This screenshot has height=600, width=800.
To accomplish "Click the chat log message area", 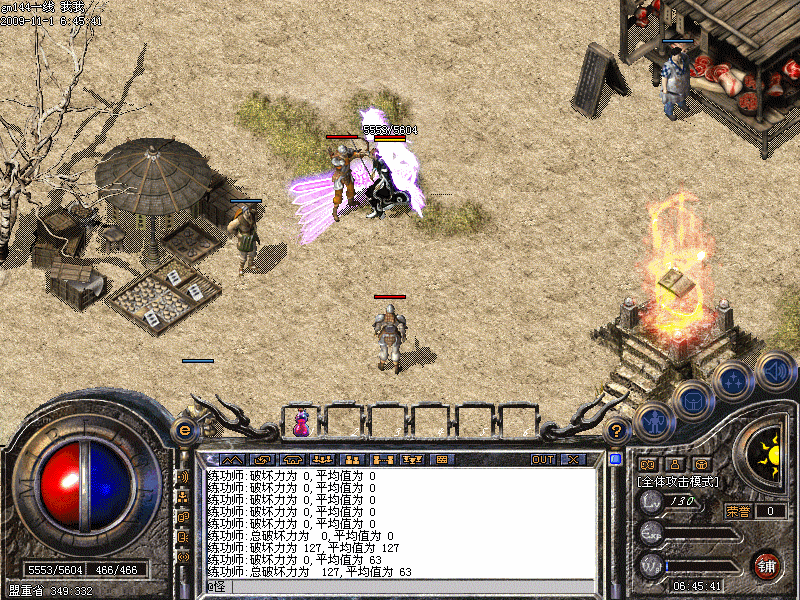I will coord(400,522).
